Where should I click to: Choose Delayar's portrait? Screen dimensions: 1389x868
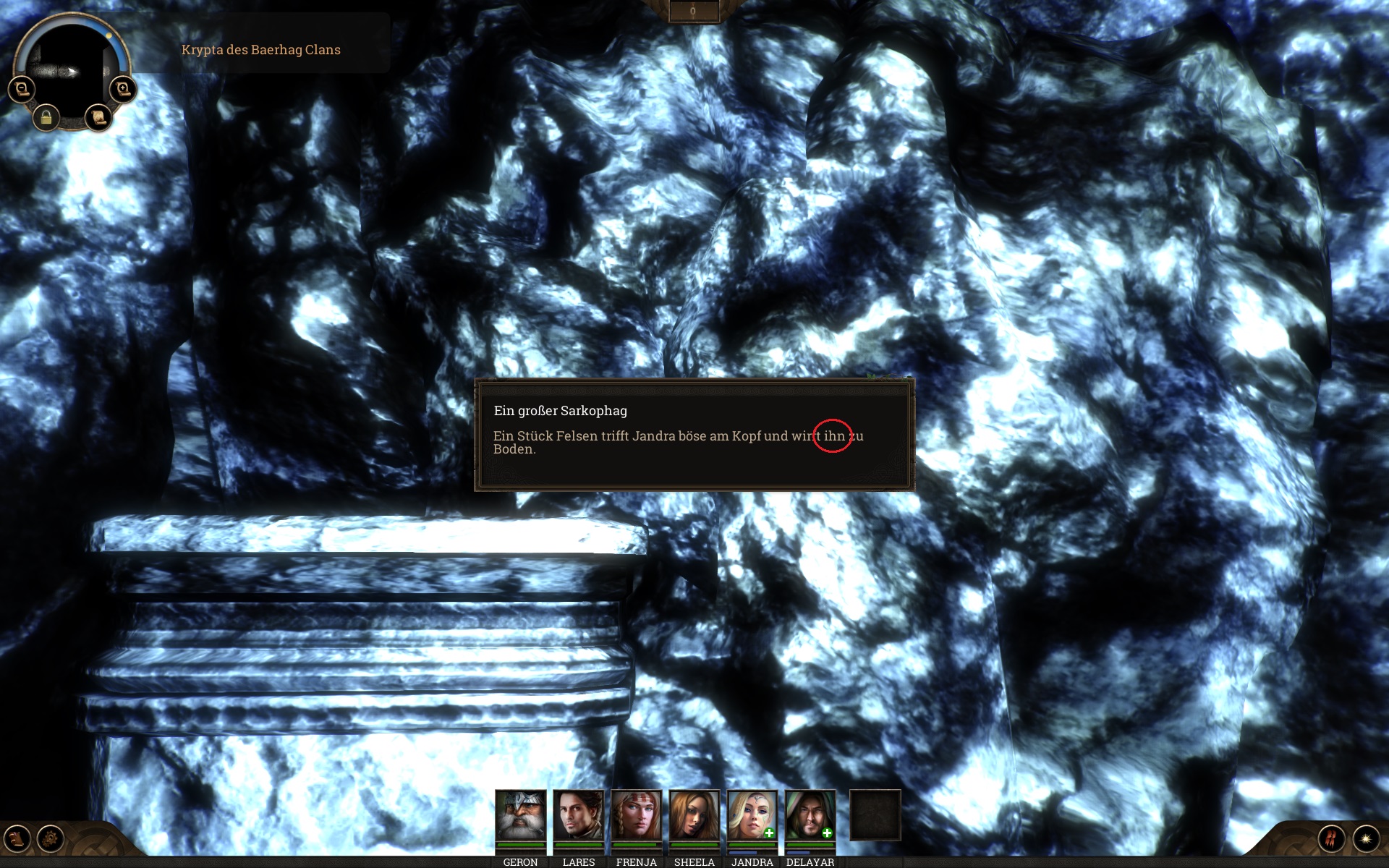pos(810,815)
